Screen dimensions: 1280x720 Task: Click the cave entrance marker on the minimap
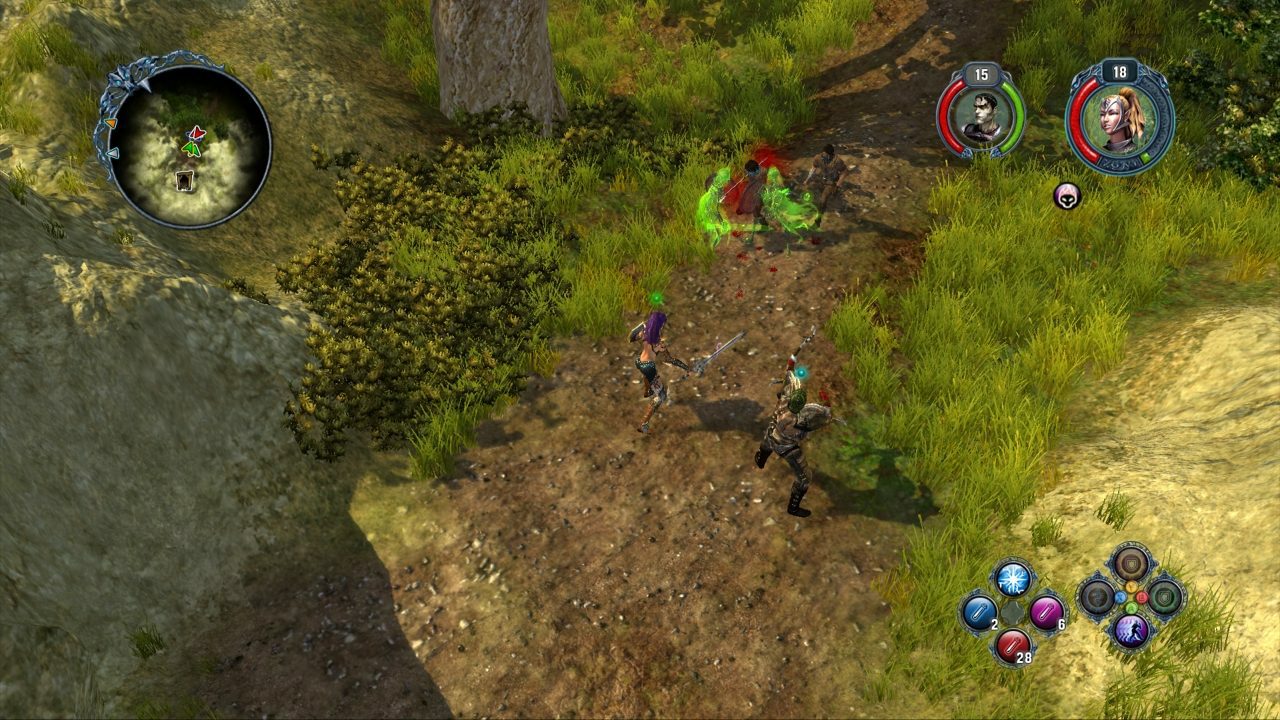point(185,180)
